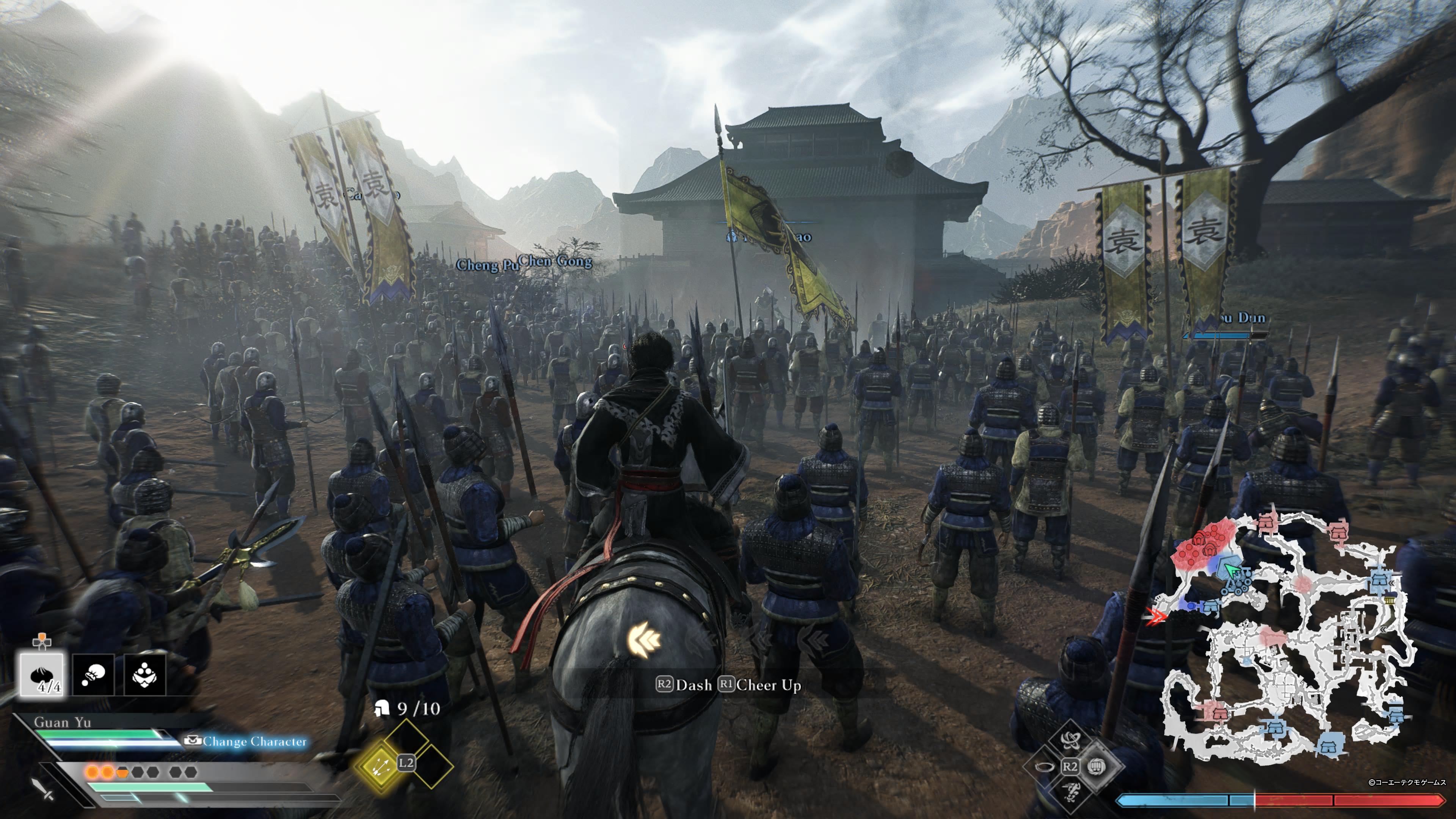The height and width of the screenshot is (819, 1456).
Task: Select the beaded charm item slot
Action: tap(145, 674)
